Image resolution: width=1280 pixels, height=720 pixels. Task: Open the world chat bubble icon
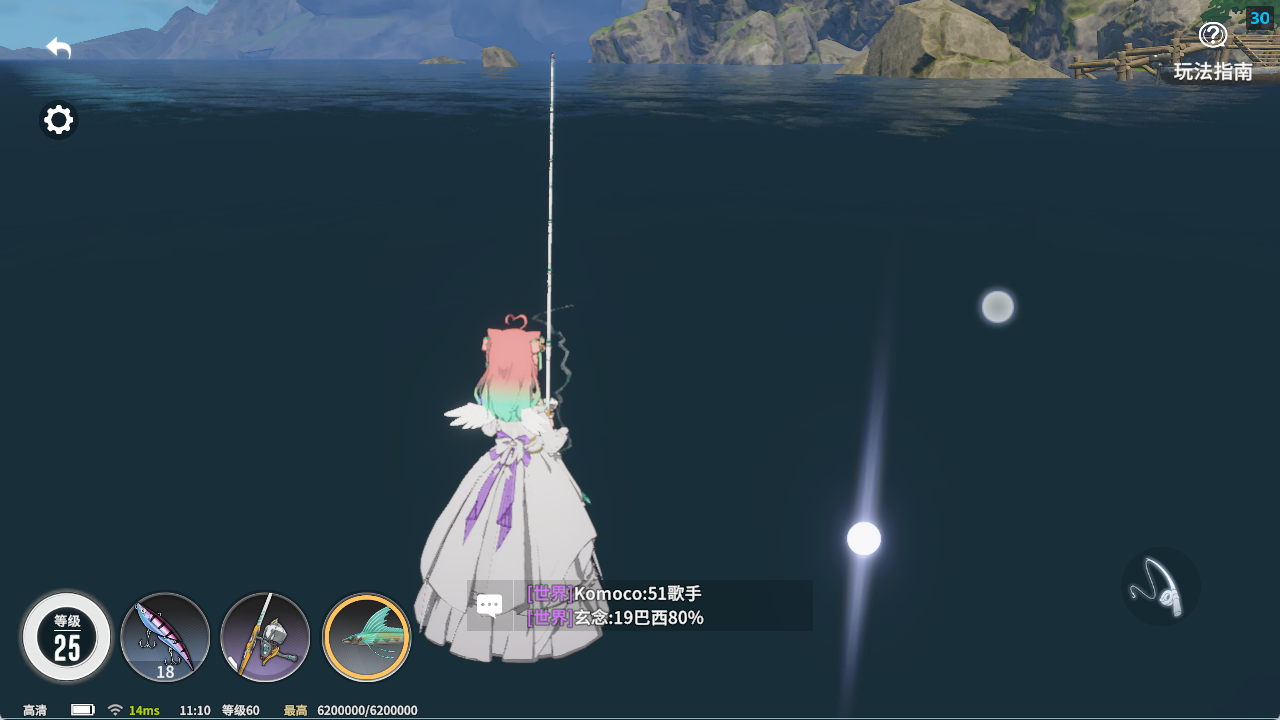489,604
